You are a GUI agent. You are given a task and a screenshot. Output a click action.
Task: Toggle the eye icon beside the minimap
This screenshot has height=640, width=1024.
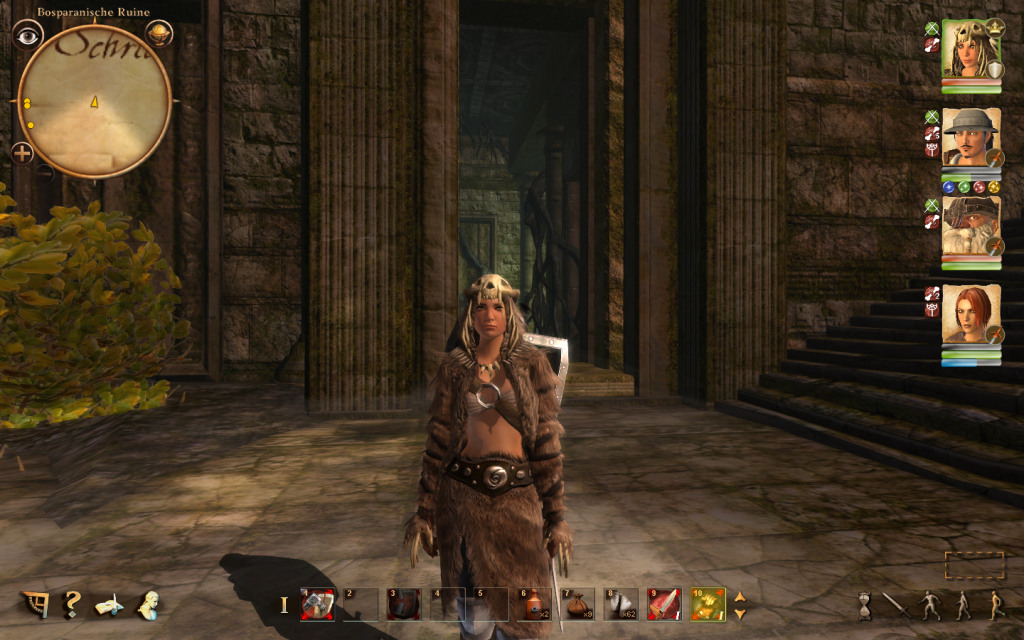tap(29, 34)
